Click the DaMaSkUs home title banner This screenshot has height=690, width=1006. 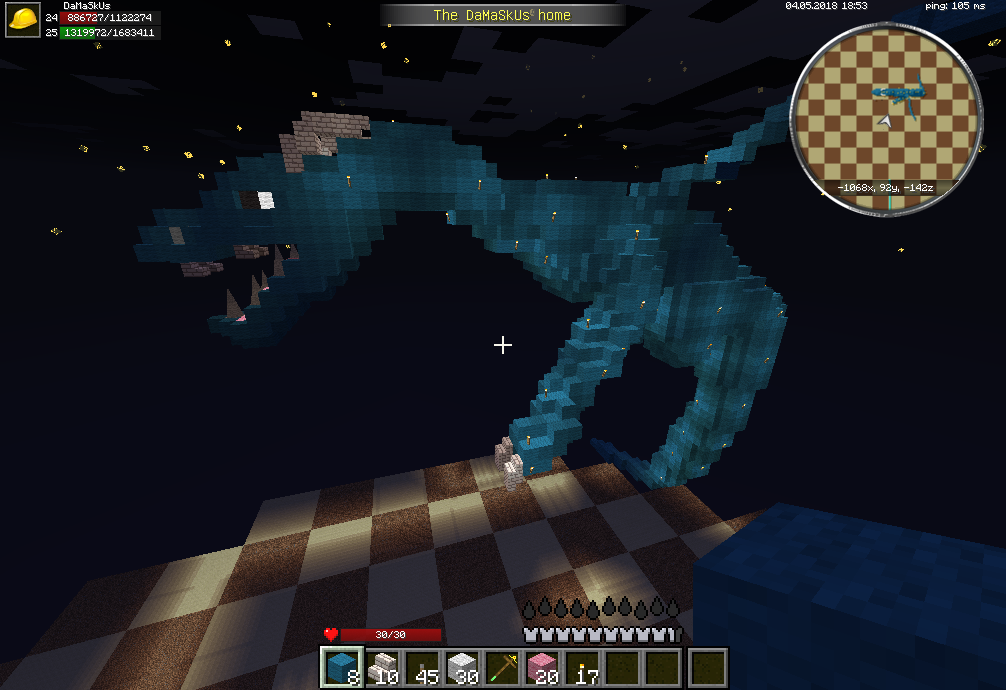click(x=502, y=15)
